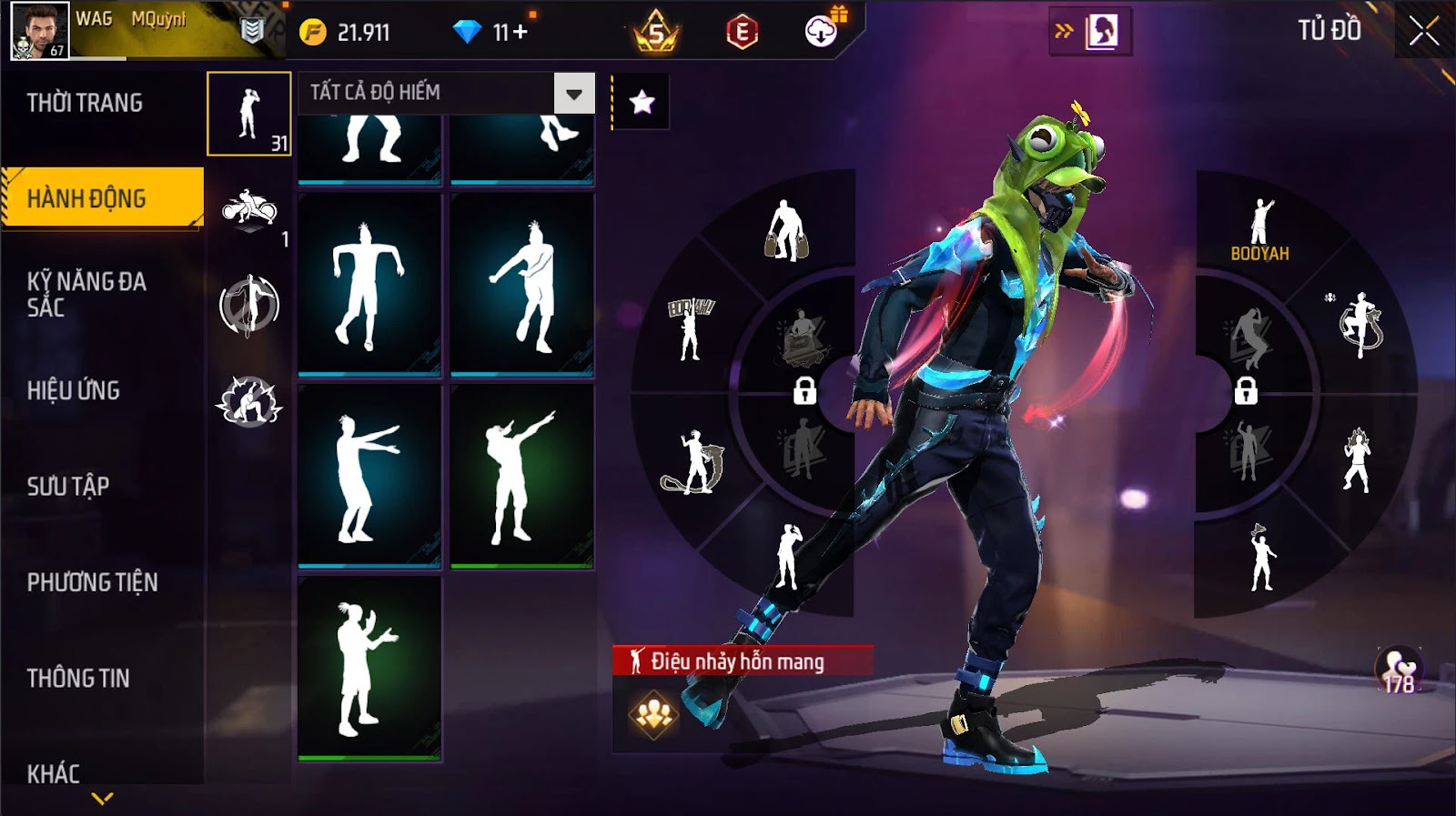Select the dab pose emote tile
The height and width of the screenshot is (816, 1456).
[x=521, y=476]
